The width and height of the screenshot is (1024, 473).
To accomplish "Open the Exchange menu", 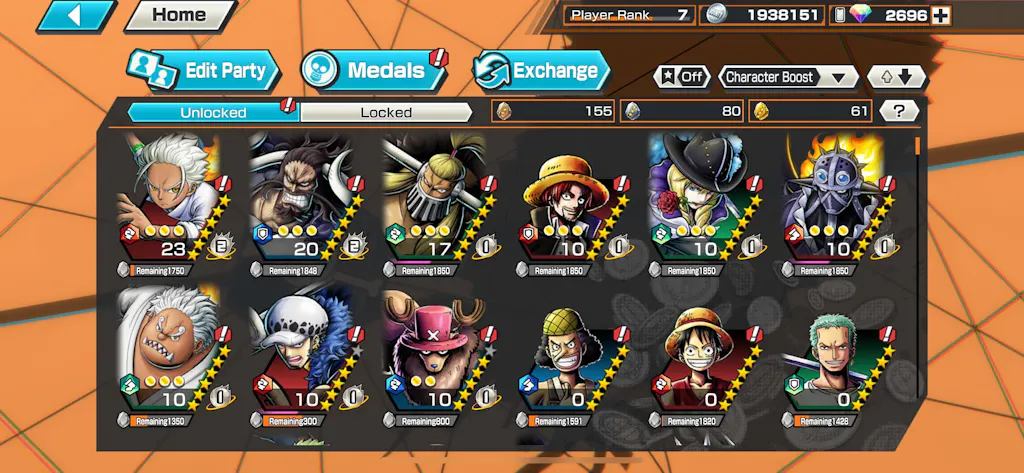I will pyautogui.click(x=541, y=71).
